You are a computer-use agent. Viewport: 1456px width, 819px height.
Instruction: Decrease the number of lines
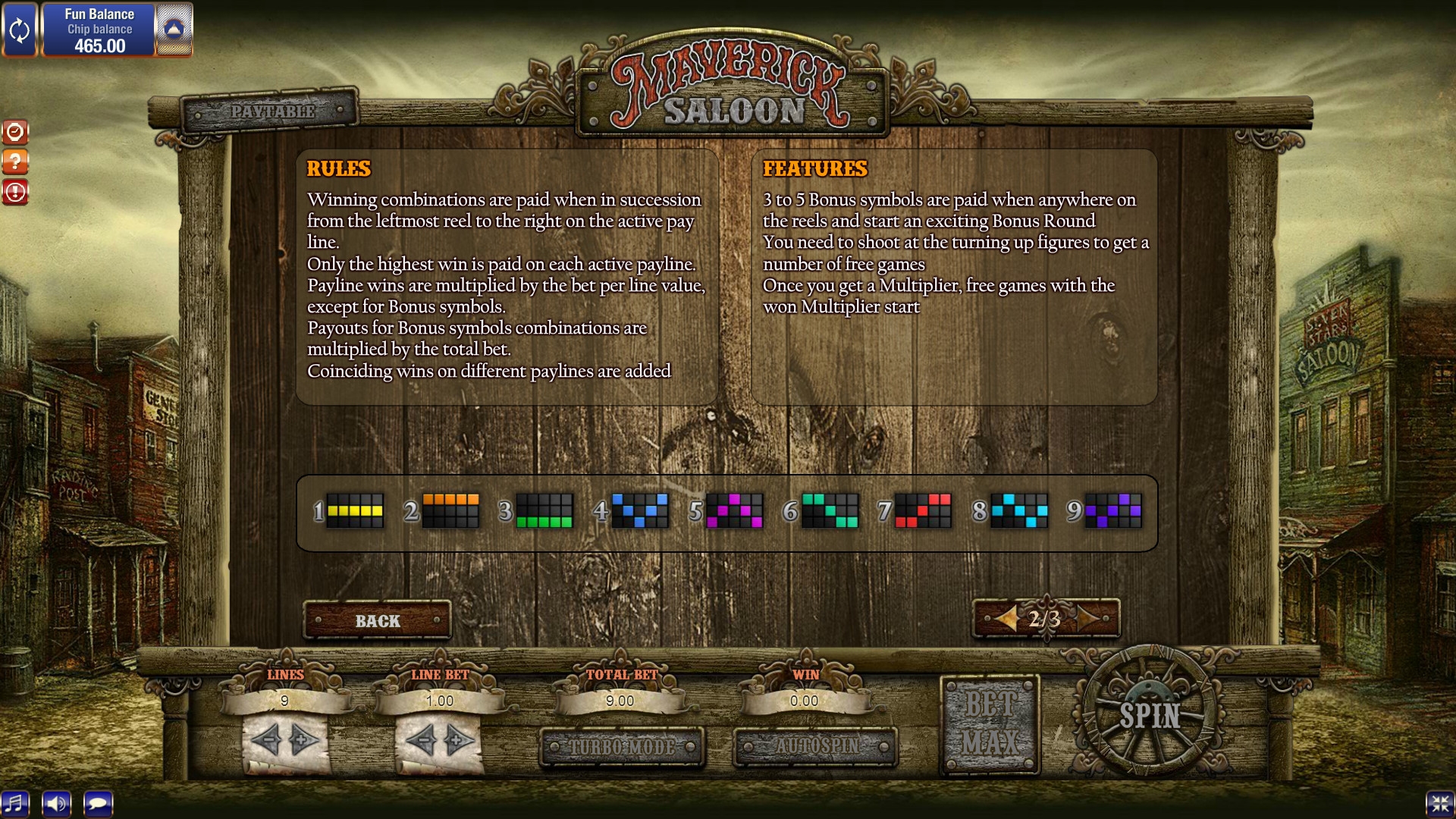click(x=266, y=739)
